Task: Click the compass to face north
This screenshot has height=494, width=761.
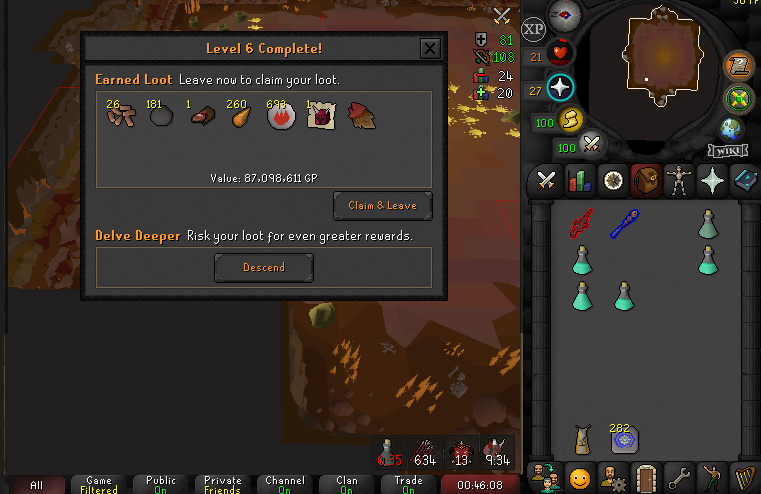Action: click(565, 13)
